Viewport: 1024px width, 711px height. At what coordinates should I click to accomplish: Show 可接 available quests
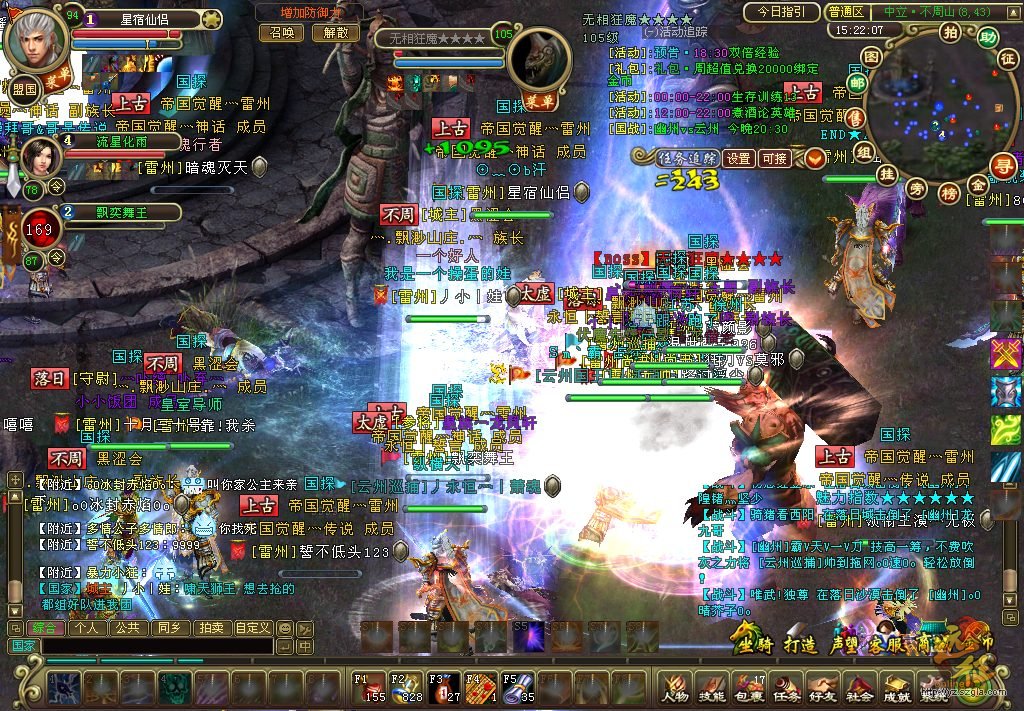pyautogui.click(x=774, y=158)
